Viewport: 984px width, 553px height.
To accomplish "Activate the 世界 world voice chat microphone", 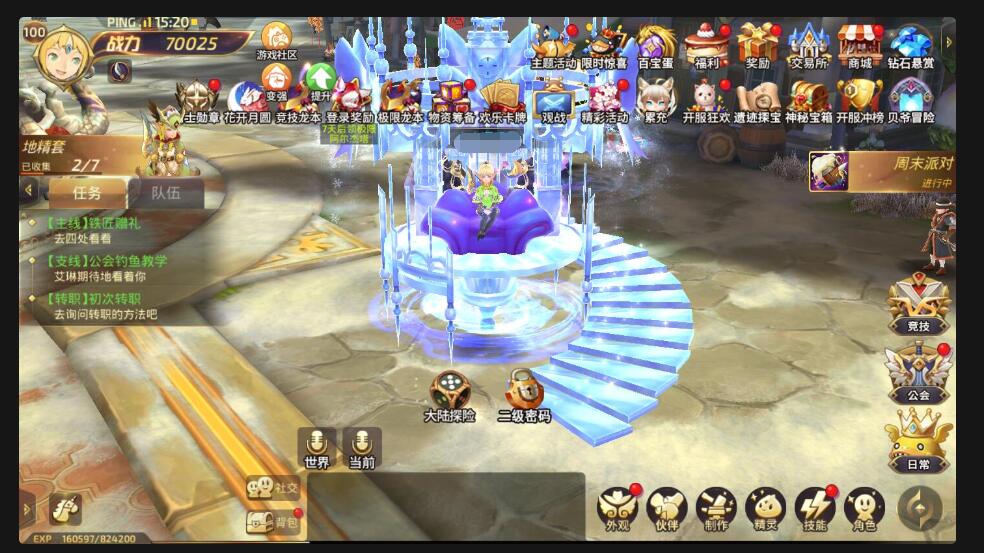I will [317, 446].
